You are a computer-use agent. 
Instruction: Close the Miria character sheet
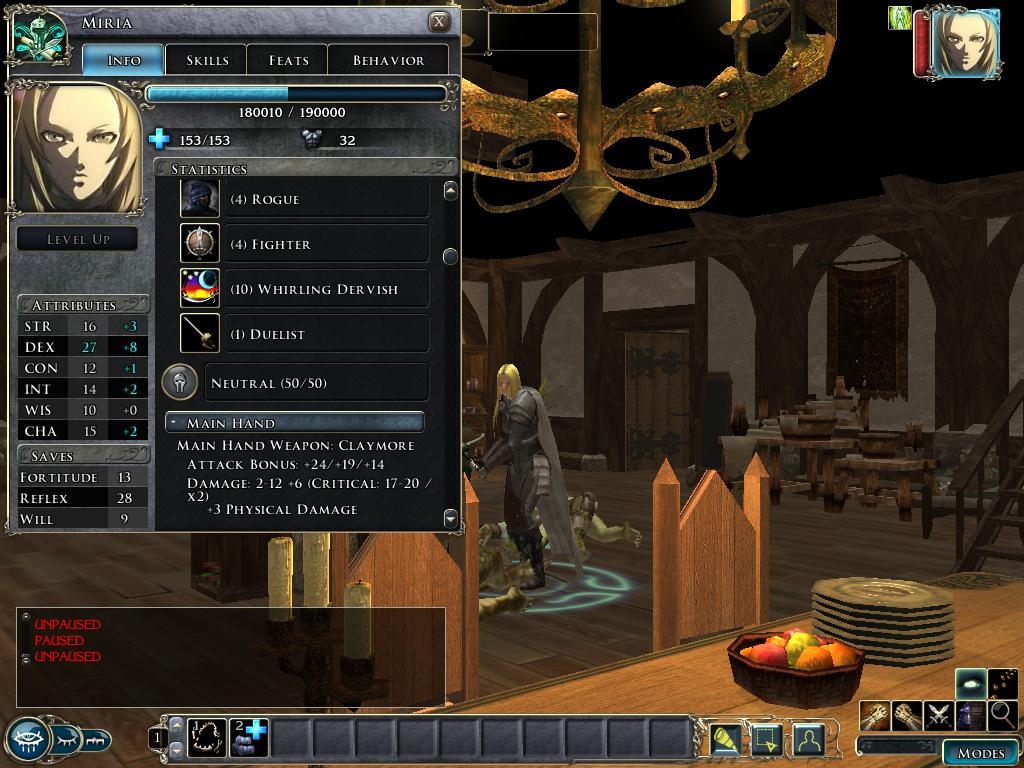439,22
